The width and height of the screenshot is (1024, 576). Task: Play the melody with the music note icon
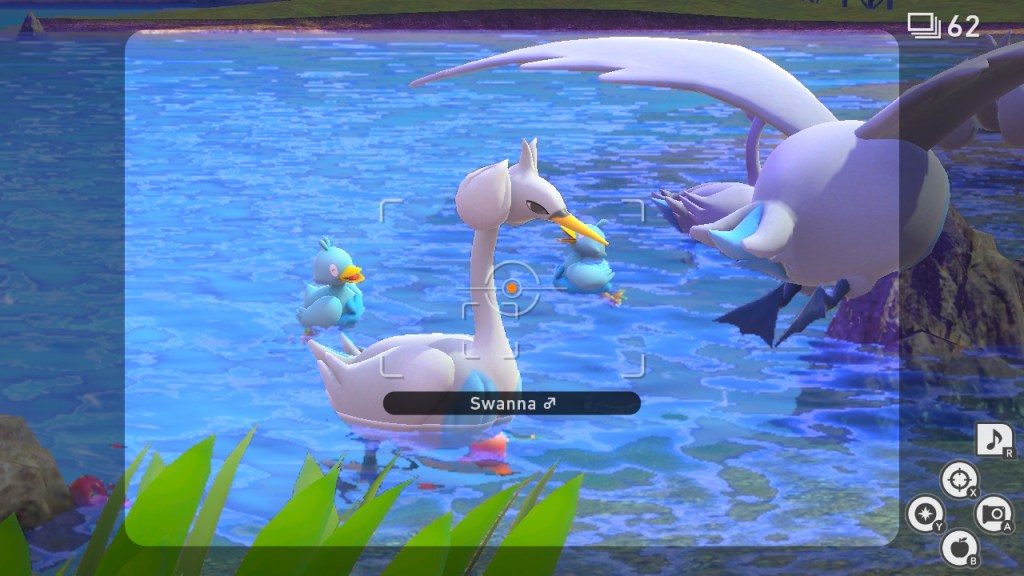pyautogui.click(x=994, y=440)
